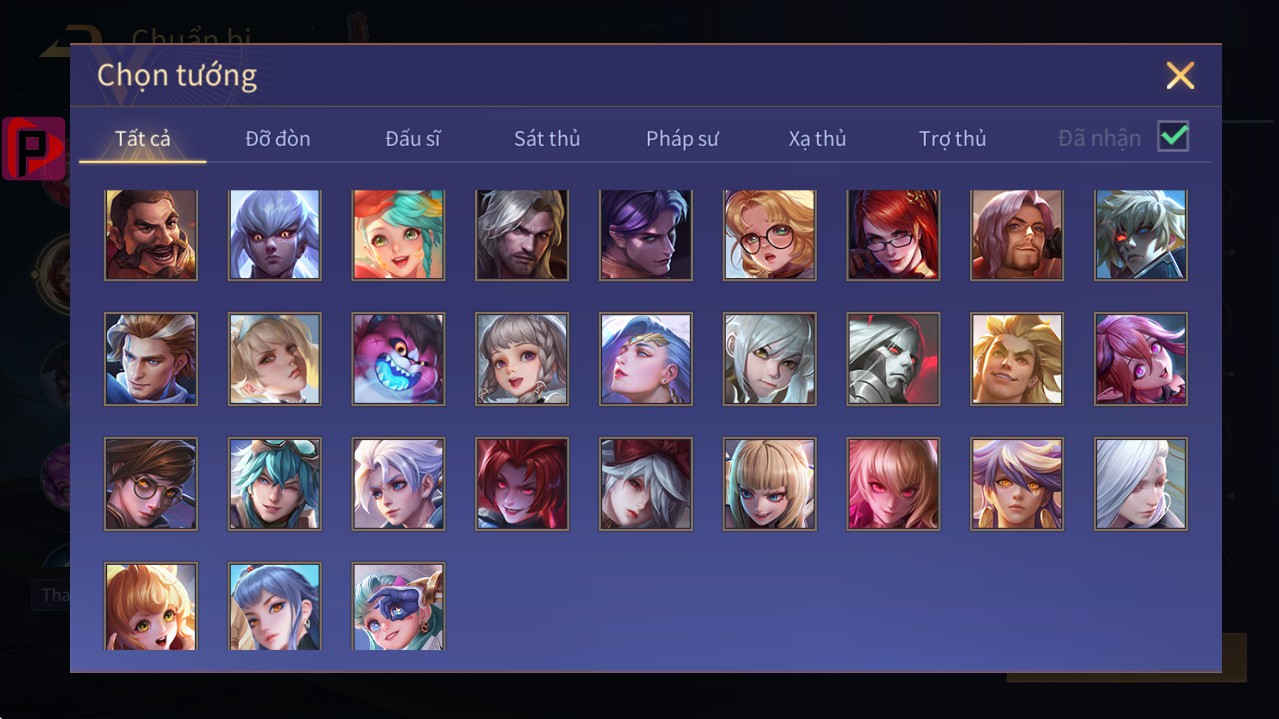View the Xạ thủ hero list
The width and height of the screenshot is (1279, 719).
(817, 138)
